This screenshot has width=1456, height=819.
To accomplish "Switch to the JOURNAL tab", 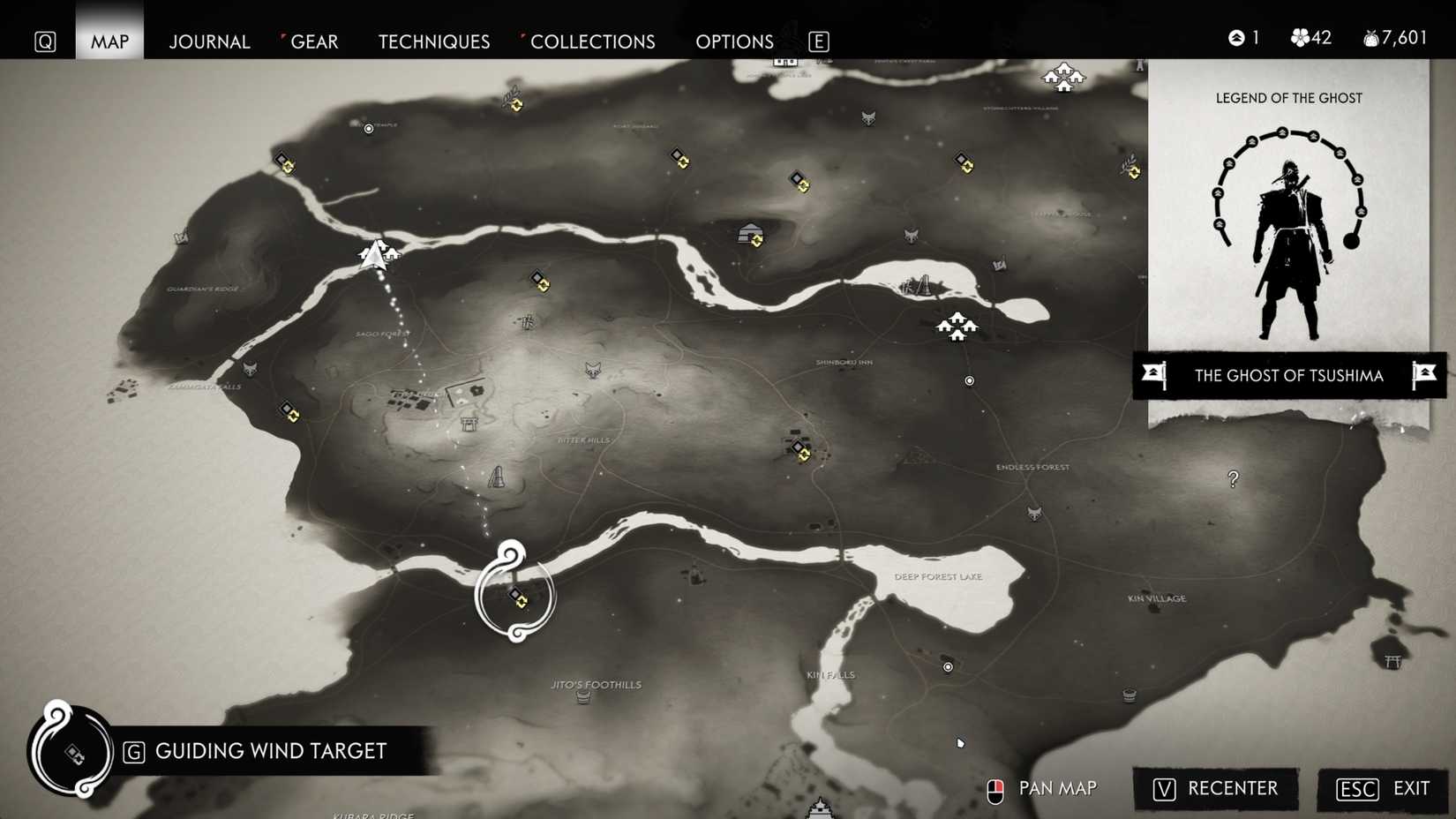I will point(209,41).
